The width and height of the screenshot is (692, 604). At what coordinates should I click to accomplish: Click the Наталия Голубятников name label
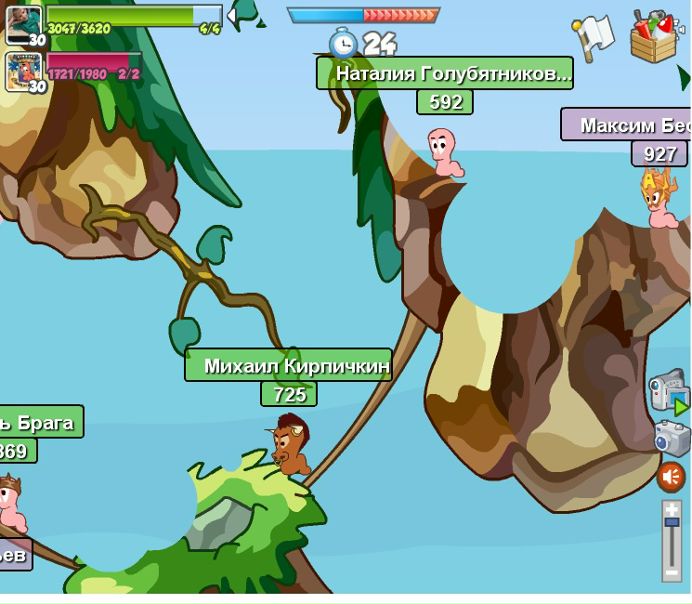[445, 73]
